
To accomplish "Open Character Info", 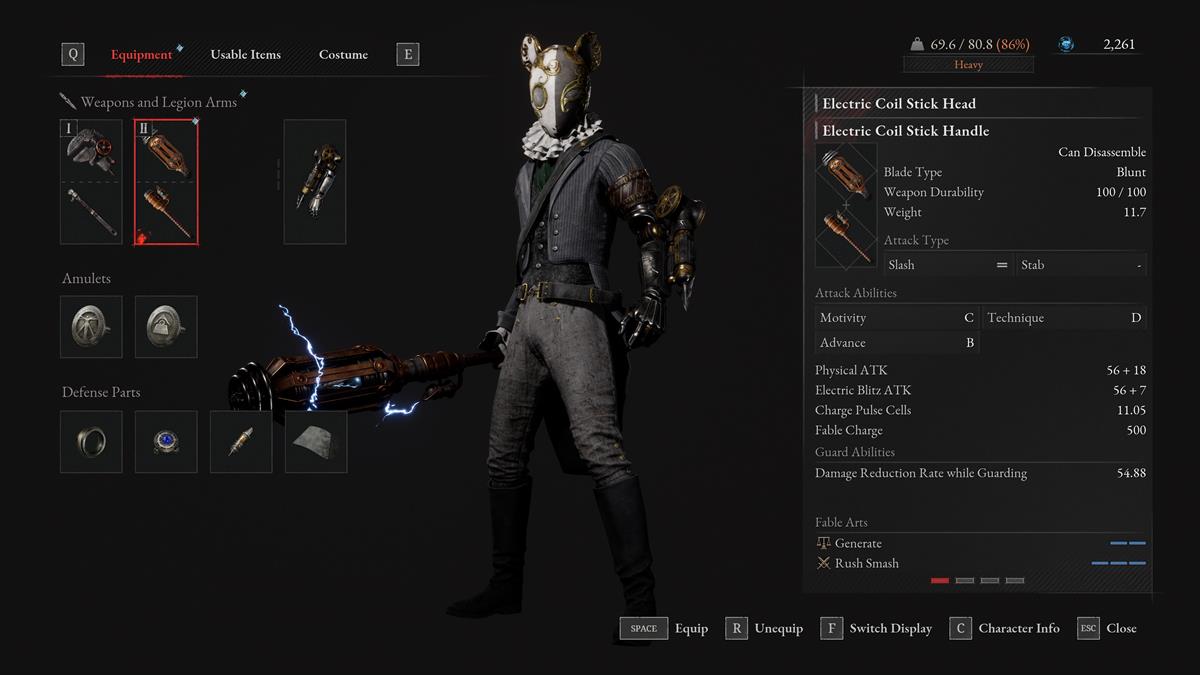I will click(x=1005, y=628).
